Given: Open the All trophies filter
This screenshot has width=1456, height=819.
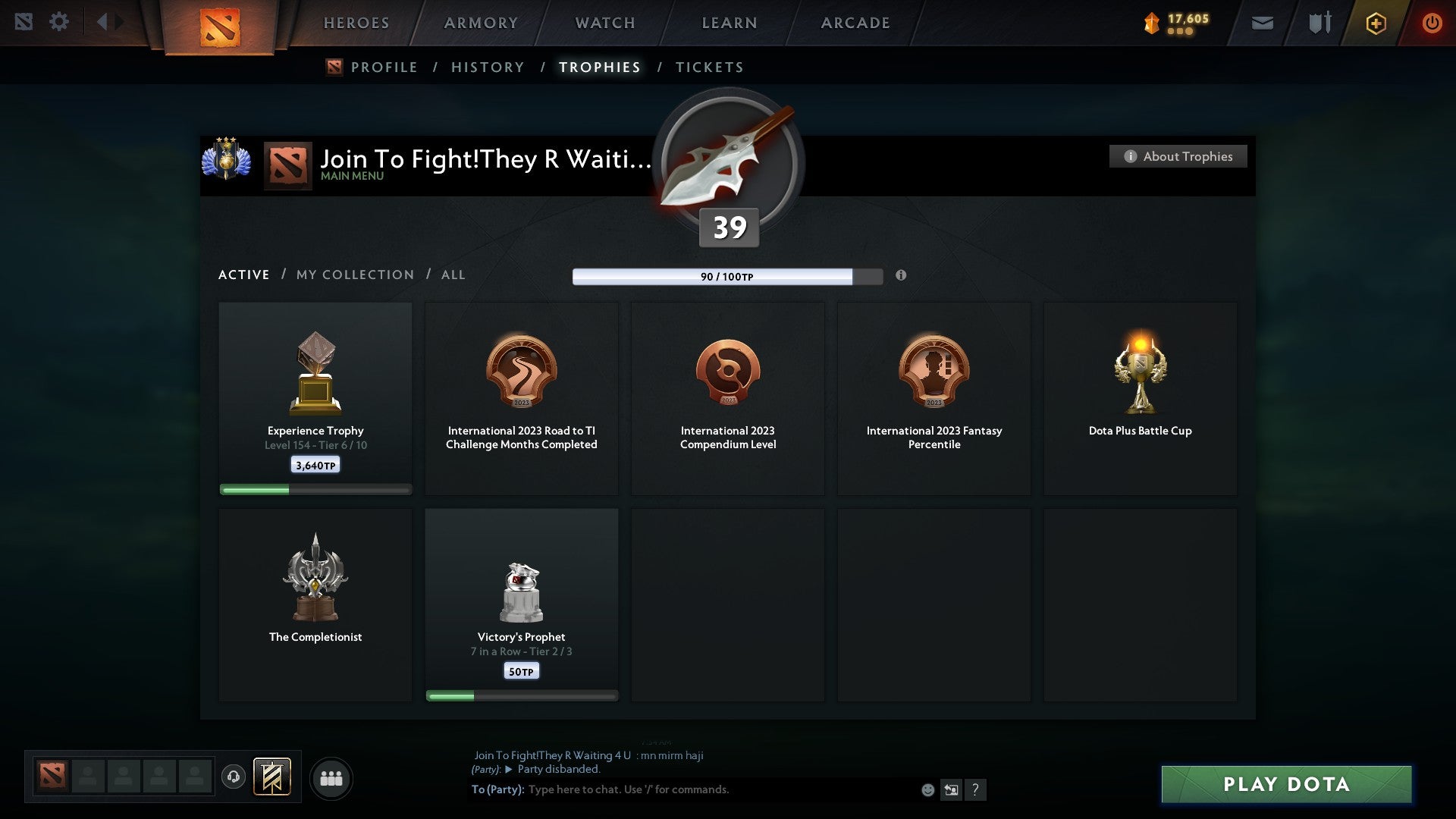Looking at the screenshot, I should [453, 275].
